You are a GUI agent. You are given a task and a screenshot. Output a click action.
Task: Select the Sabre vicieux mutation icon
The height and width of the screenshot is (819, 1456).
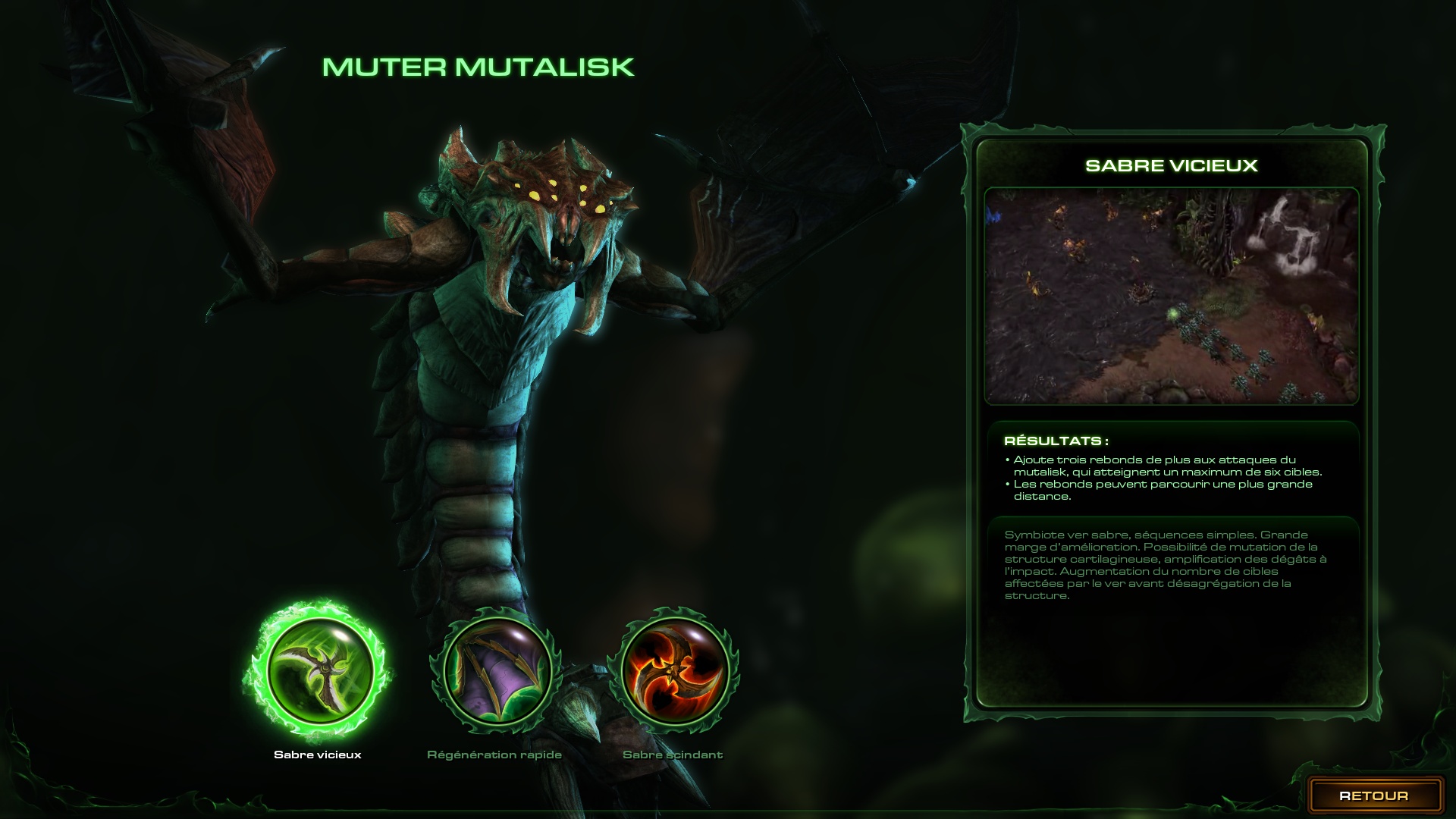[x=319, y=670]
